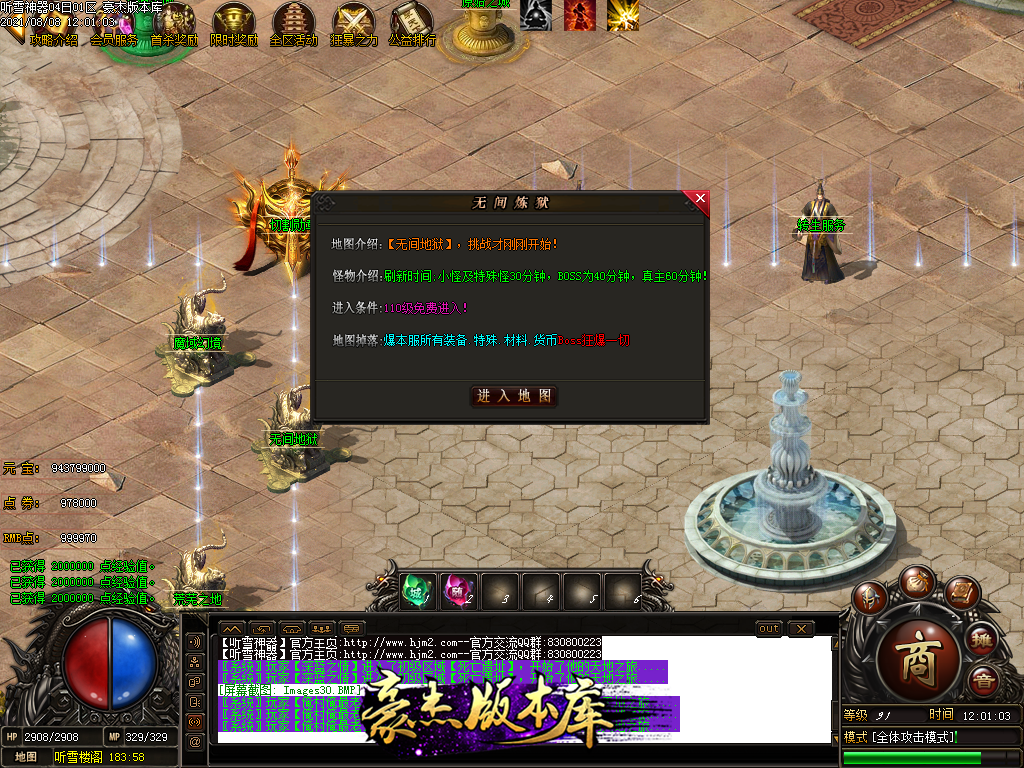Screen dimensions: 1024x768
Task: Select the pink gem hotbar slot
Action: tap(459, 591)
